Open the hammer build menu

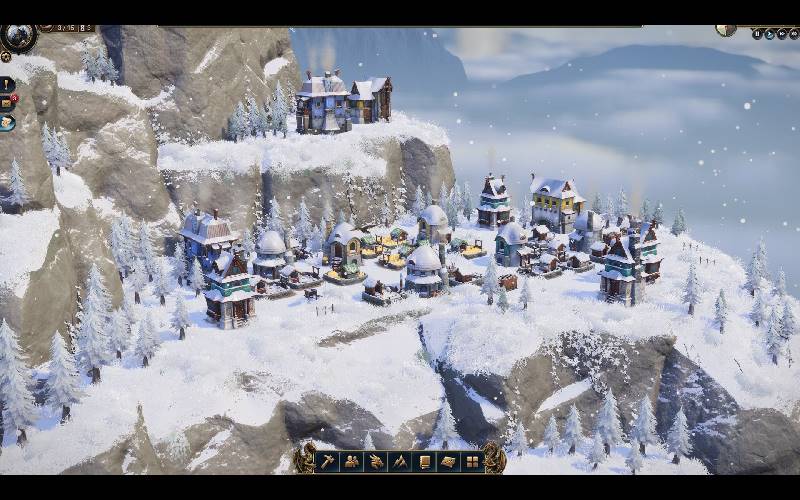click(x=328, y=461)
